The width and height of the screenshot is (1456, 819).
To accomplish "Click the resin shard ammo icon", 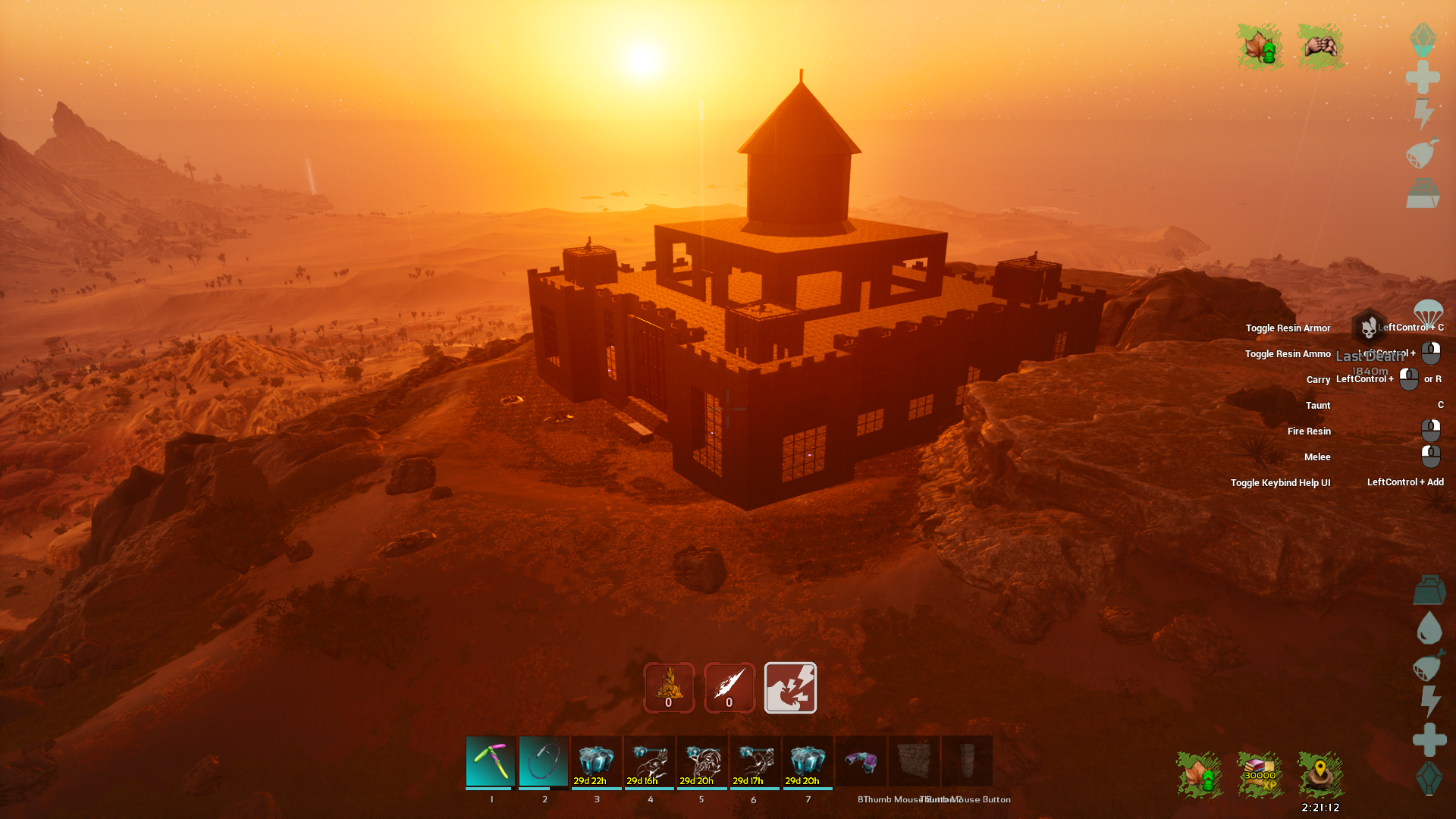I will [x=730, y=688].
